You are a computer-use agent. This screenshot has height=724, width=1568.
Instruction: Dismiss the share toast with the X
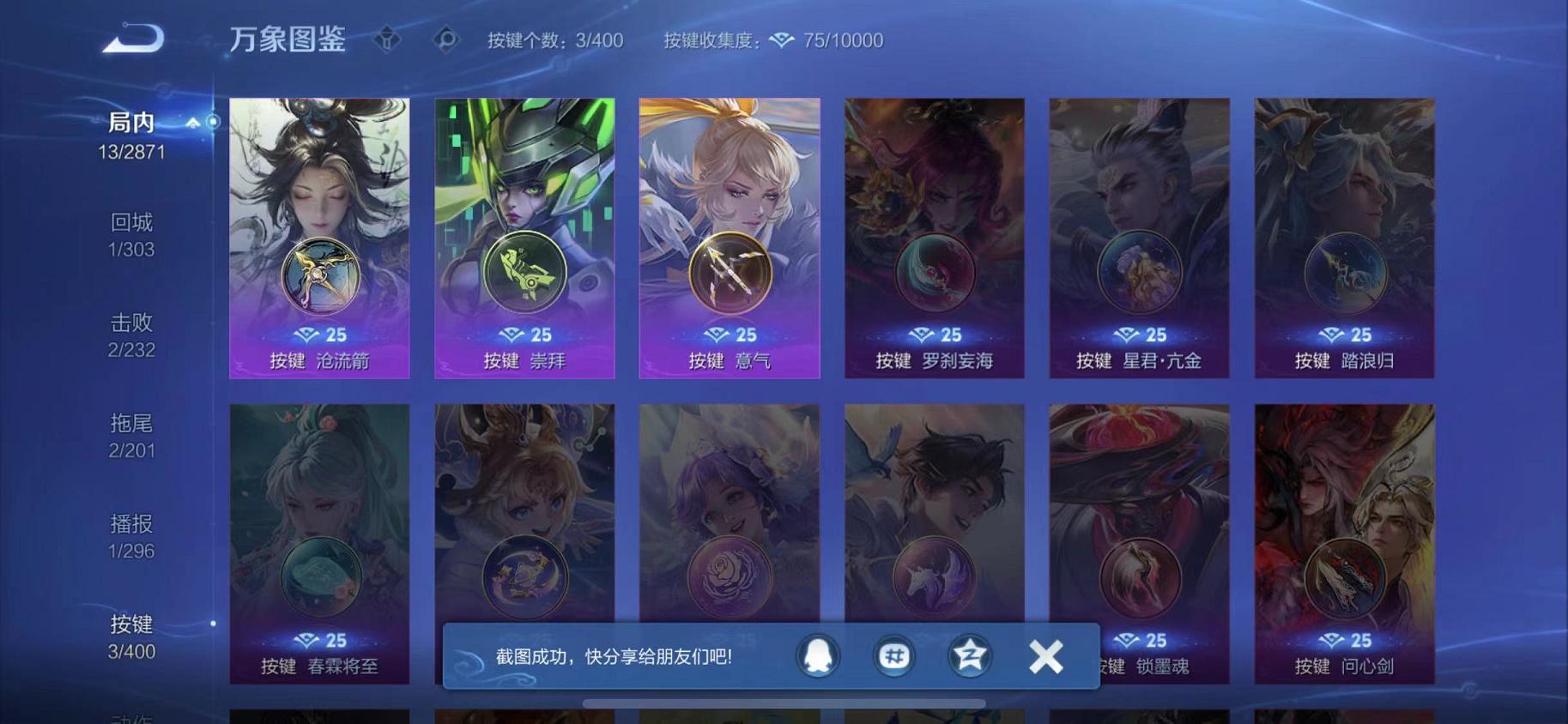coord(1045,656)
